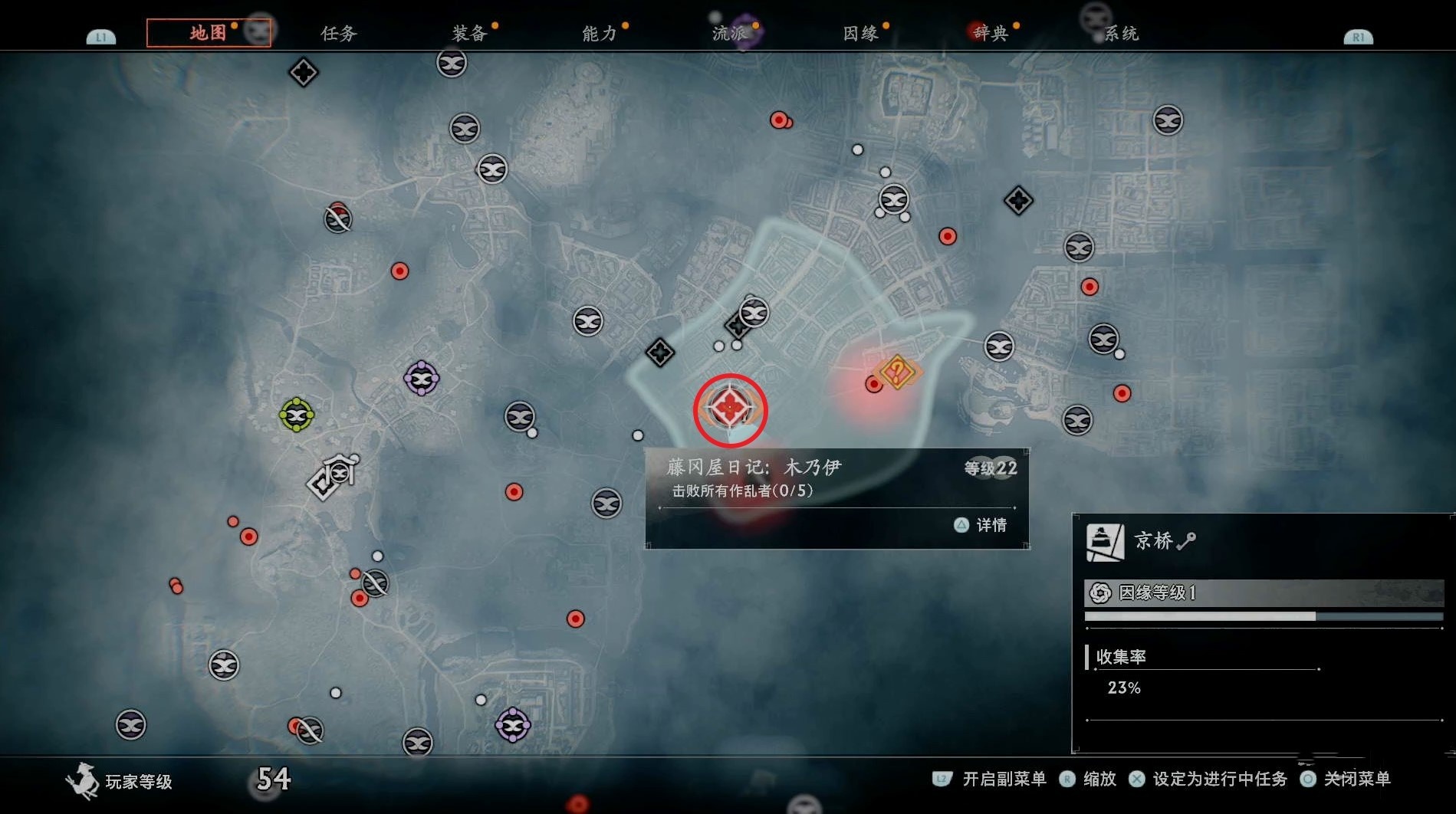Open the 流派 styles tab

click(730, 34)
